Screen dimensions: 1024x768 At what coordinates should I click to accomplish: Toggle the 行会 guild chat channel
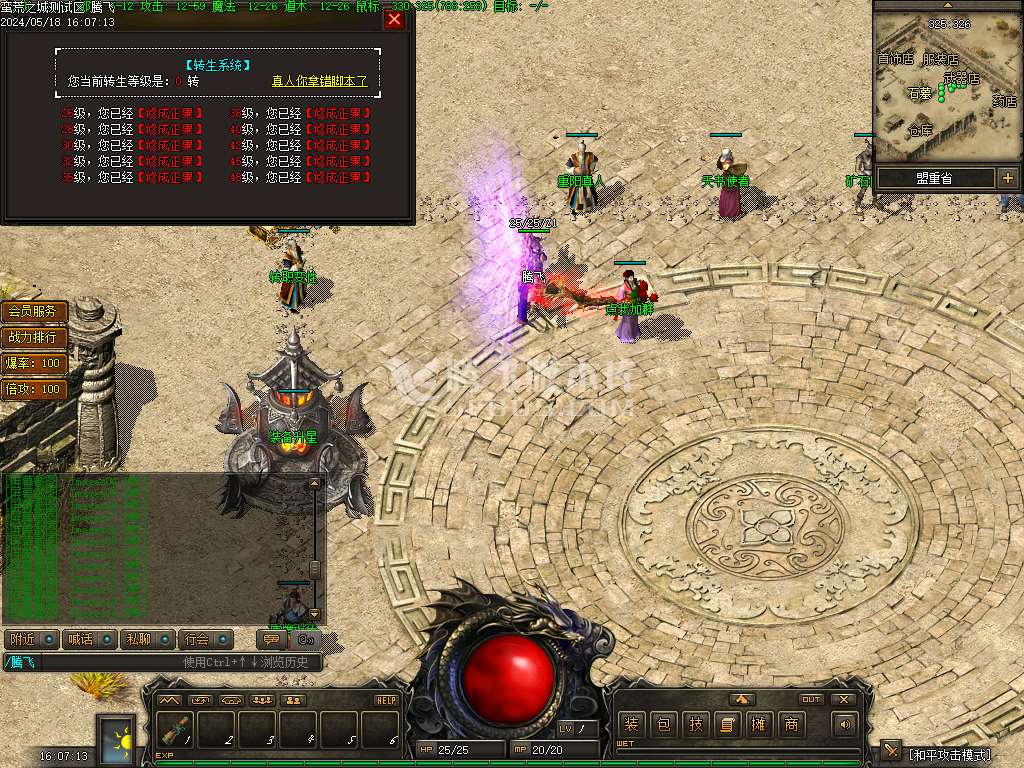click(206, 639)
